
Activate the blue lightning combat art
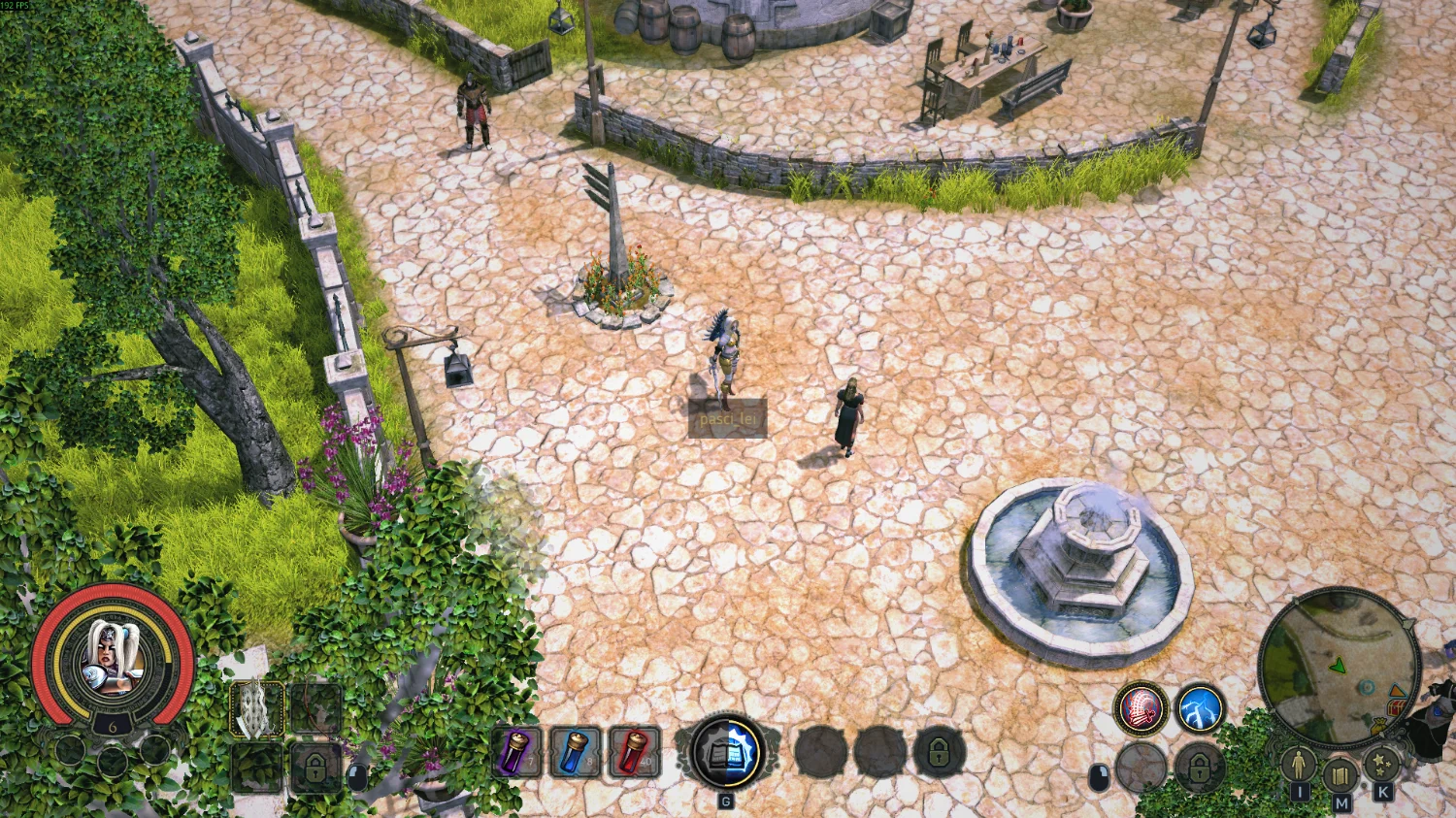(x=1200, y=708)
